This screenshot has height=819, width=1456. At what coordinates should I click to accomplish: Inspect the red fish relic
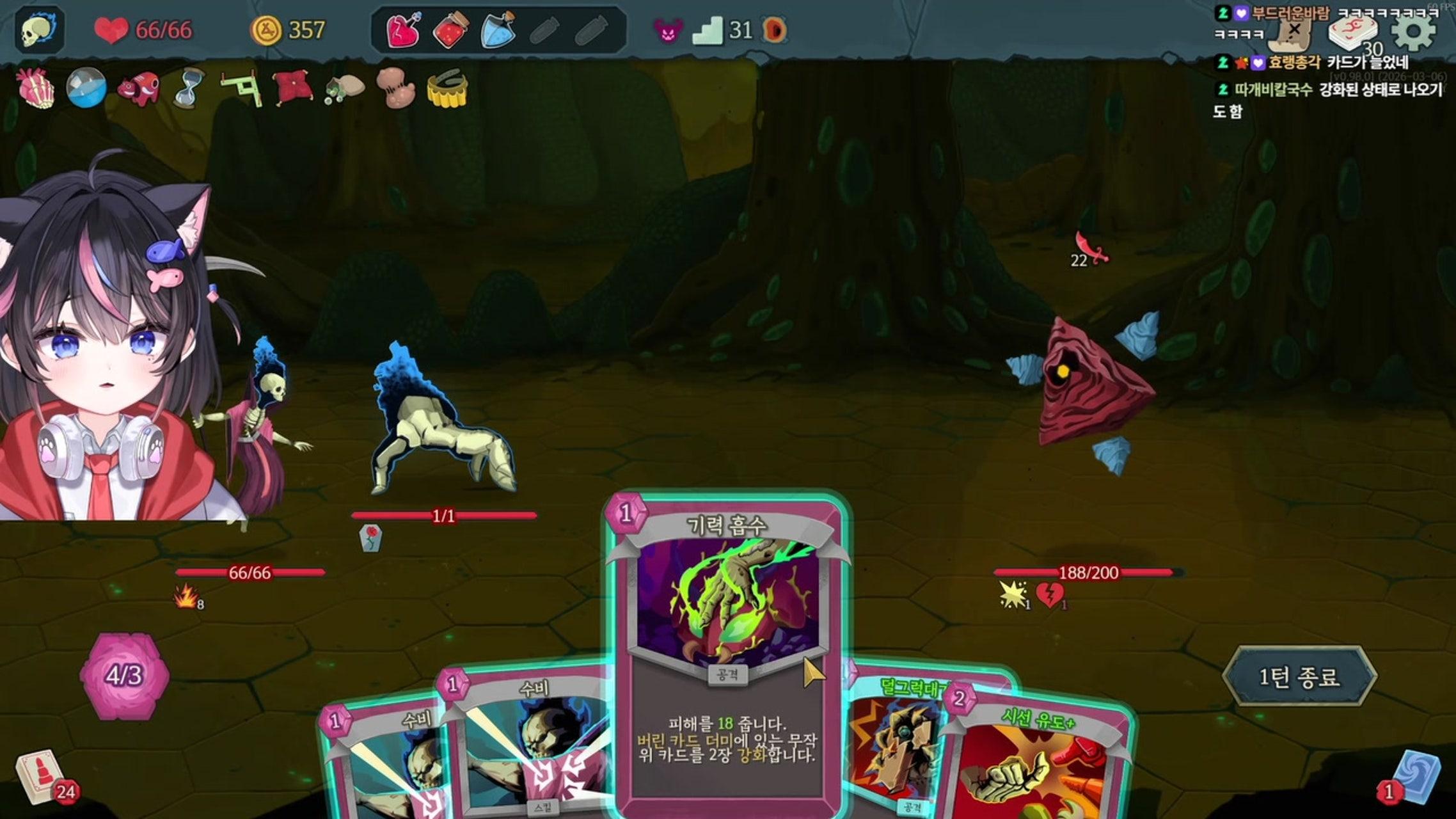(138, 88)
